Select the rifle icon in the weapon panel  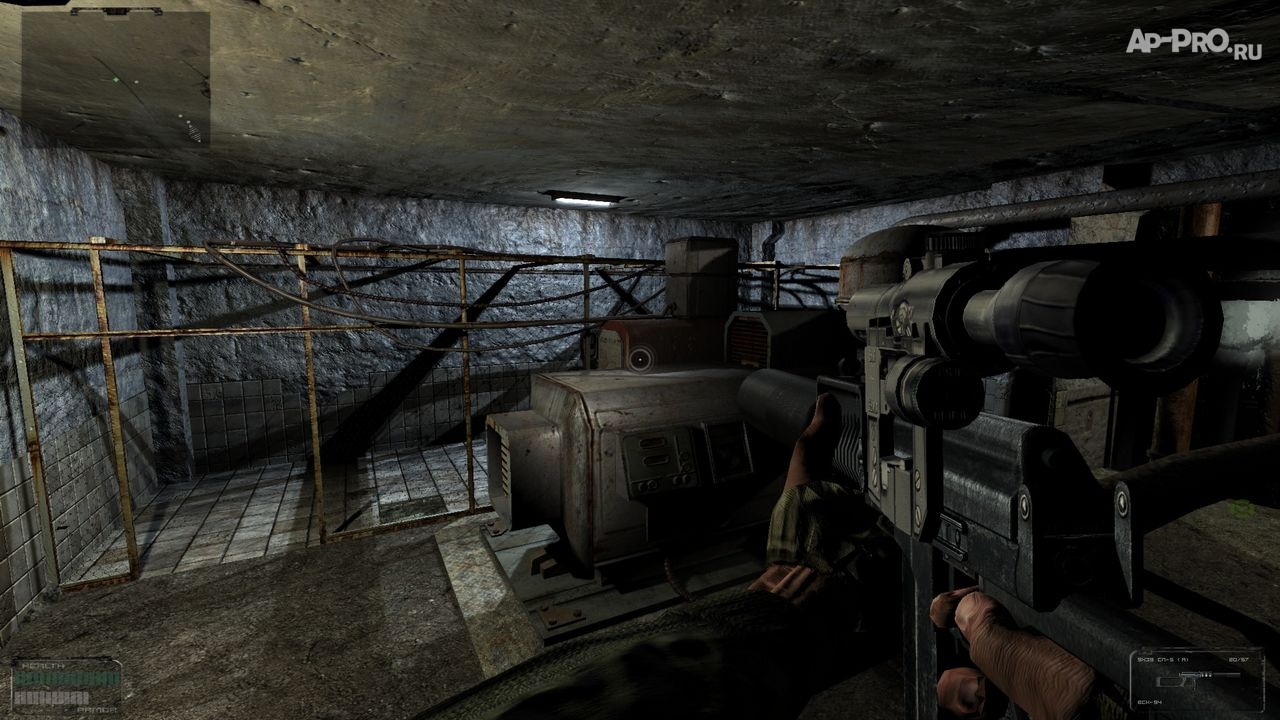(x=1198, y=678)
